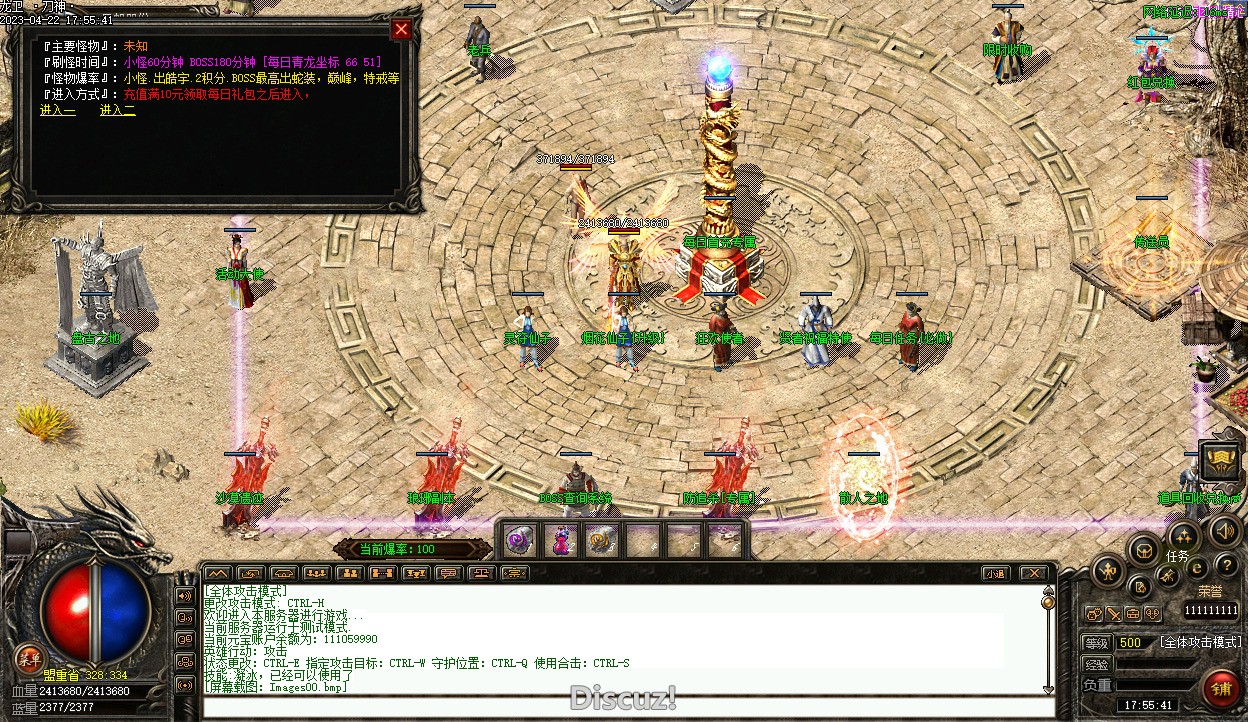Viewport: 1248px width, 722px height.
Task: Open the golden scroll panel button
Action: coord(1220,459)
